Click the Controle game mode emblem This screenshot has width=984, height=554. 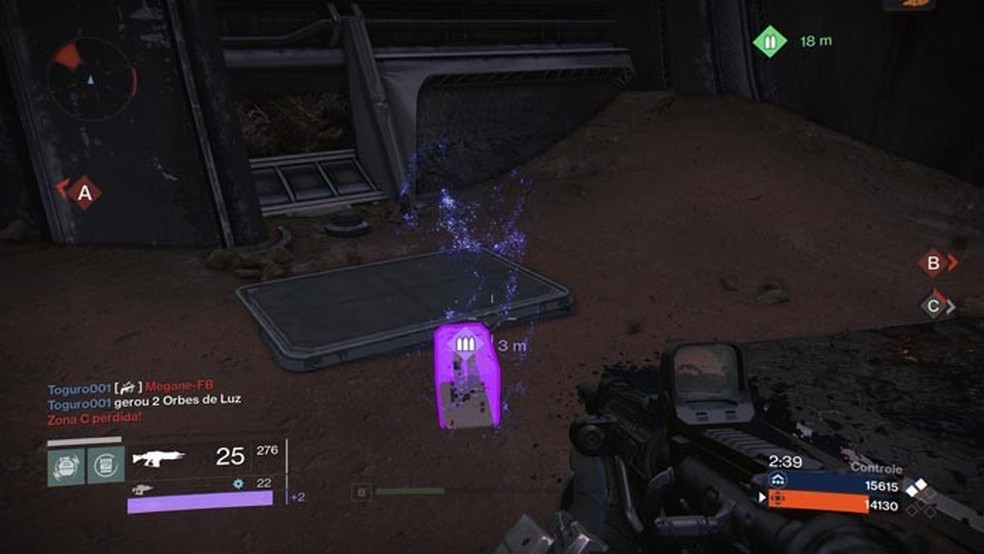point(917,493)
